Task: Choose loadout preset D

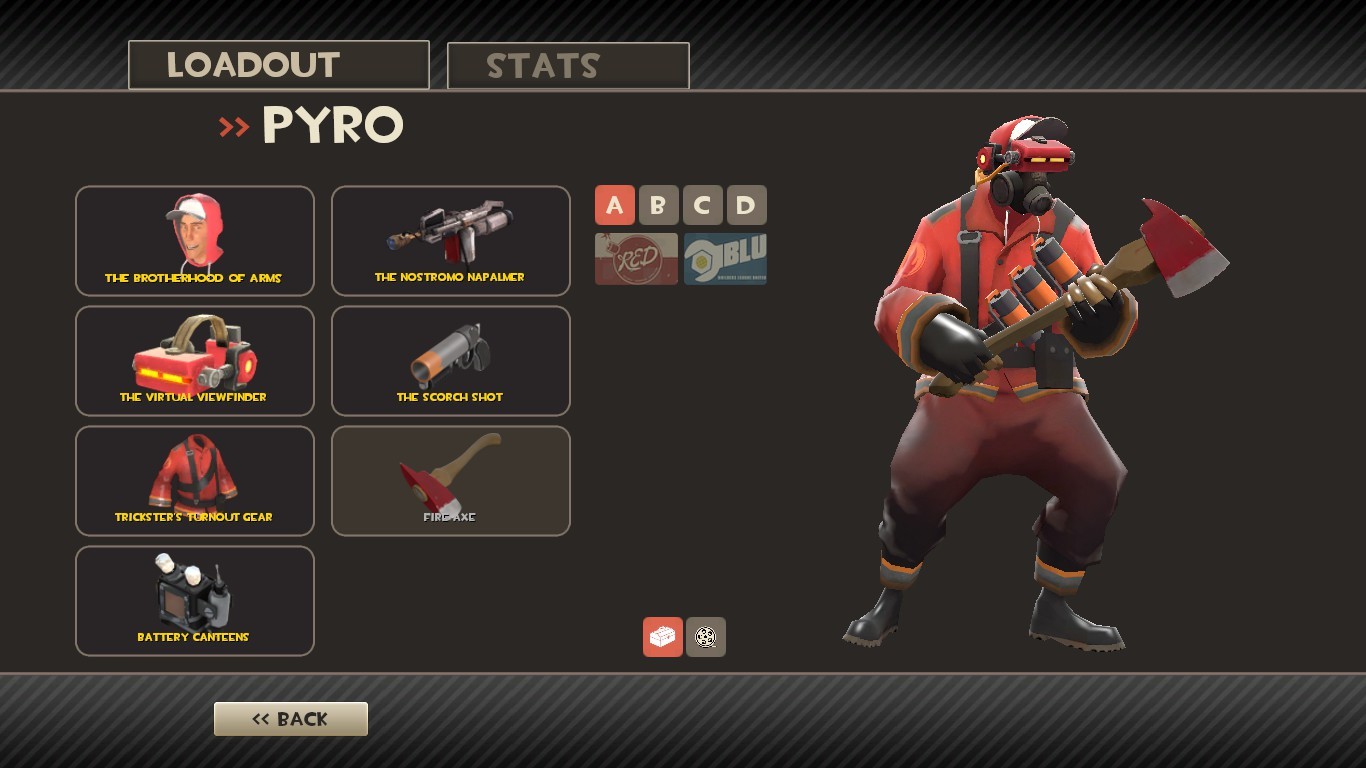Action: tap(746, 205)
